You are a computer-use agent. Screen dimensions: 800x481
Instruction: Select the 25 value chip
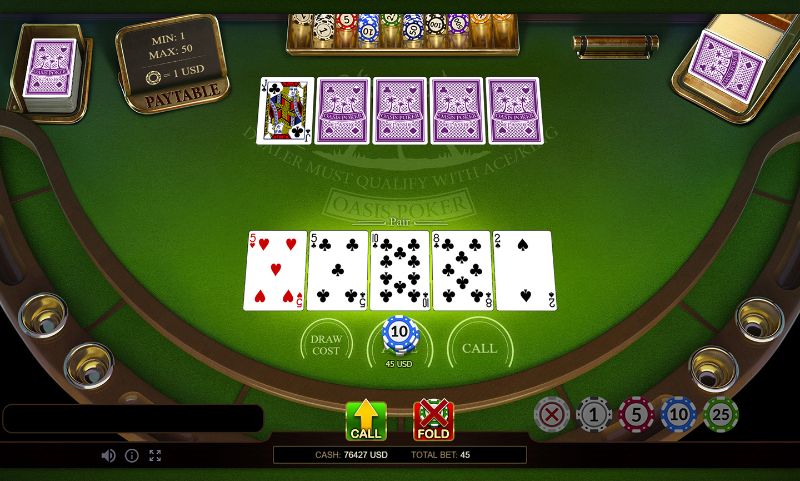coord(720,413)
